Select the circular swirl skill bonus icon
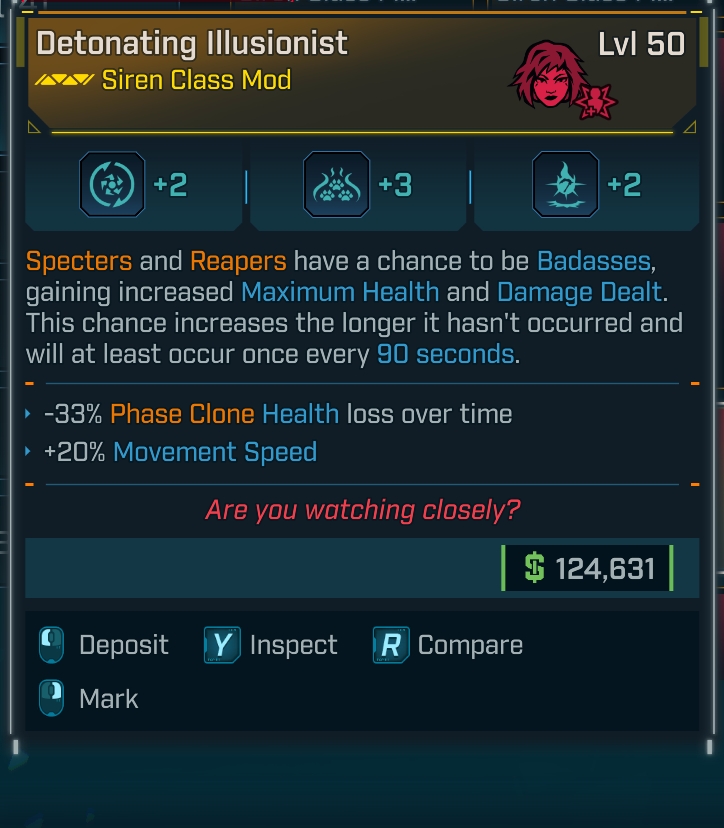This screenshot has height=828, width=724. 111,185
